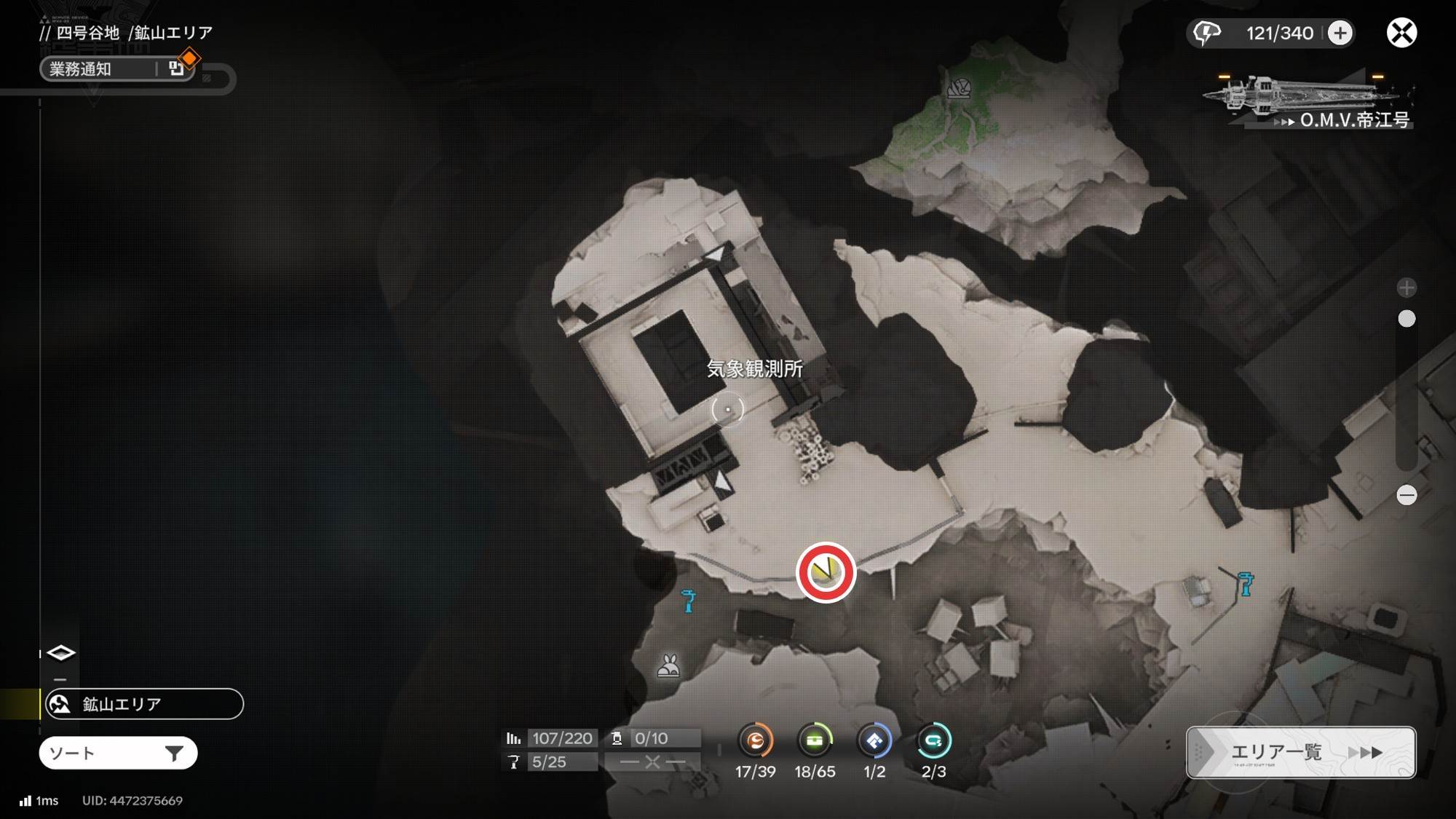Open the エリア一覧 area list
The image size is (1456, 819).
coord(1301,752)
